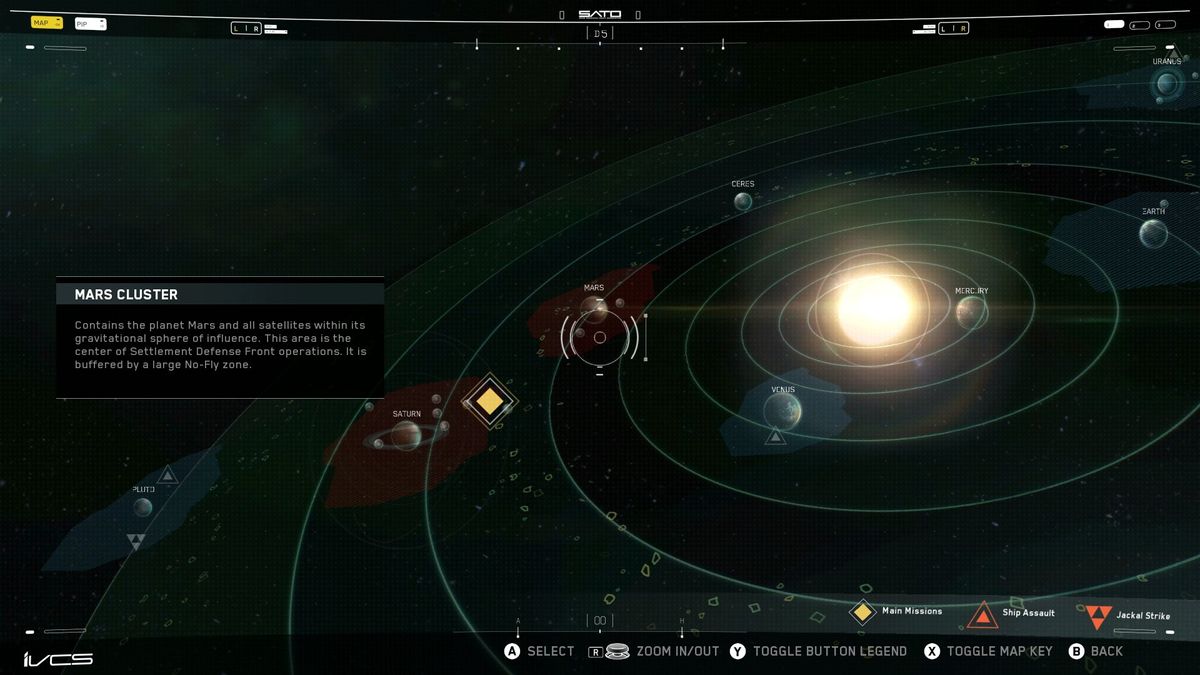Click the Main Missions legend entry
This screenshot has width=1200, height=675.
(896, 611)
